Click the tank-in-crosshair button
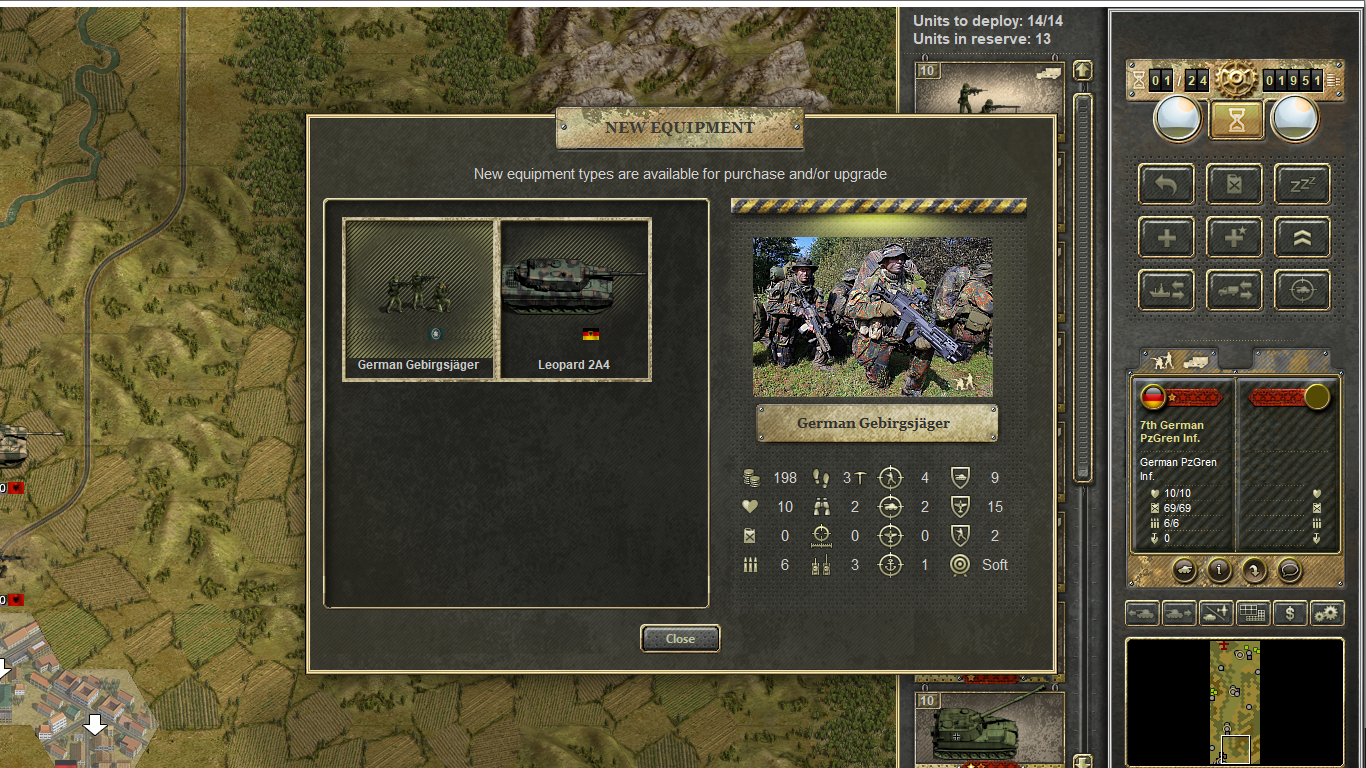Image resolution: width=1366 pixels, height=768 pixels. (x=1302, y=291)
